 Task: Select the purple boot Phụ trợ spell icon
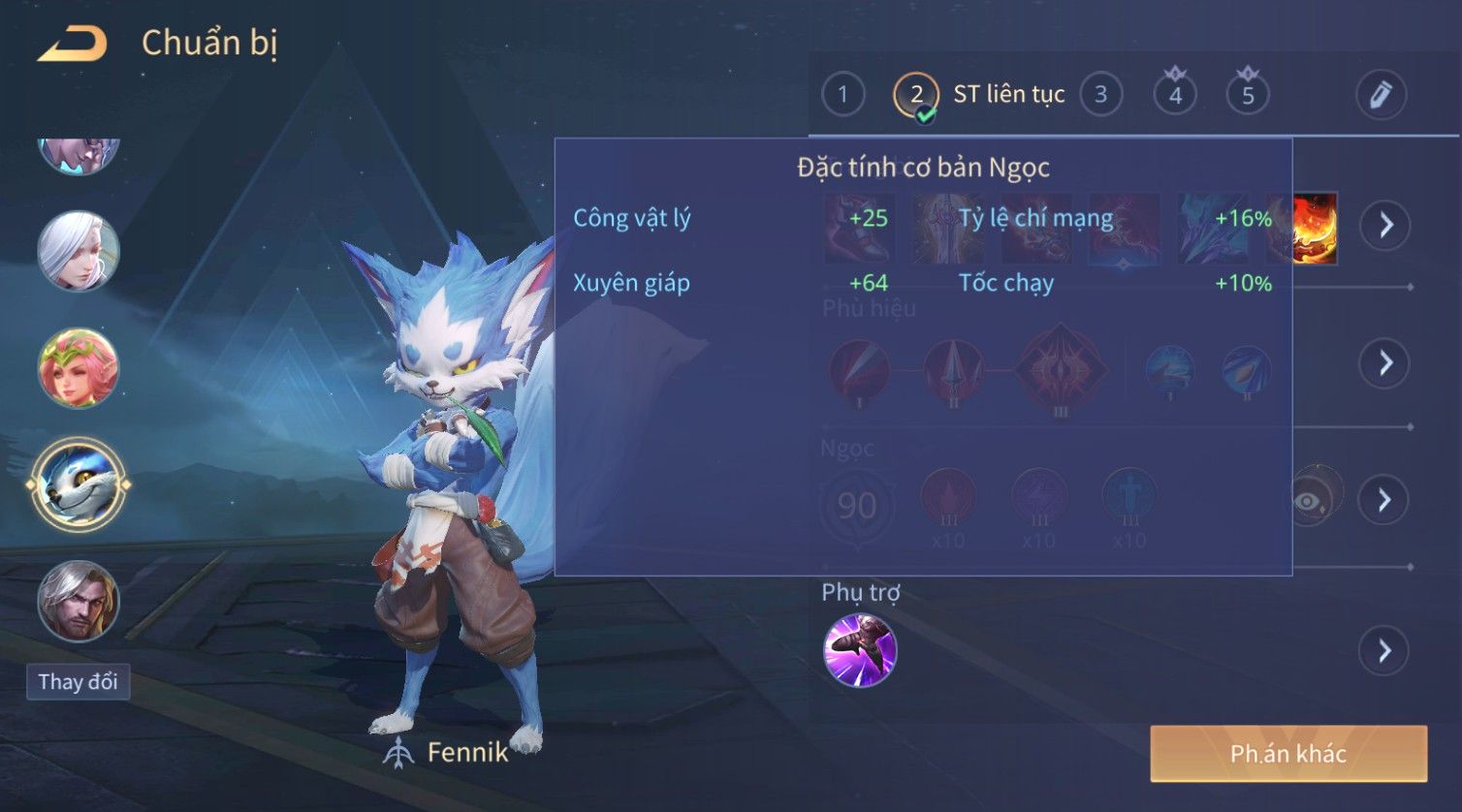tap(860, 651)
